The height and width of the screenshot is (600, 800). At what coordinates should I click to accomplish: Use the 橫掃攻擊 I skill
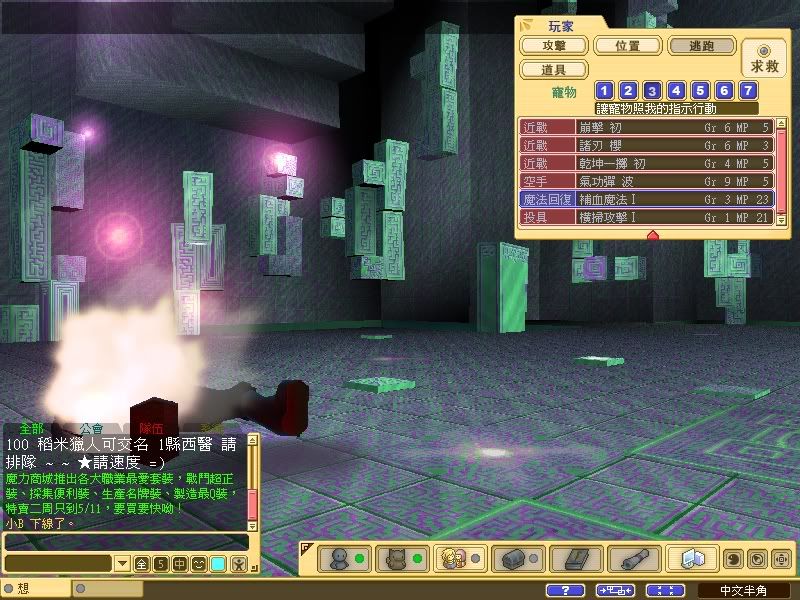click(x=646, y=217)
